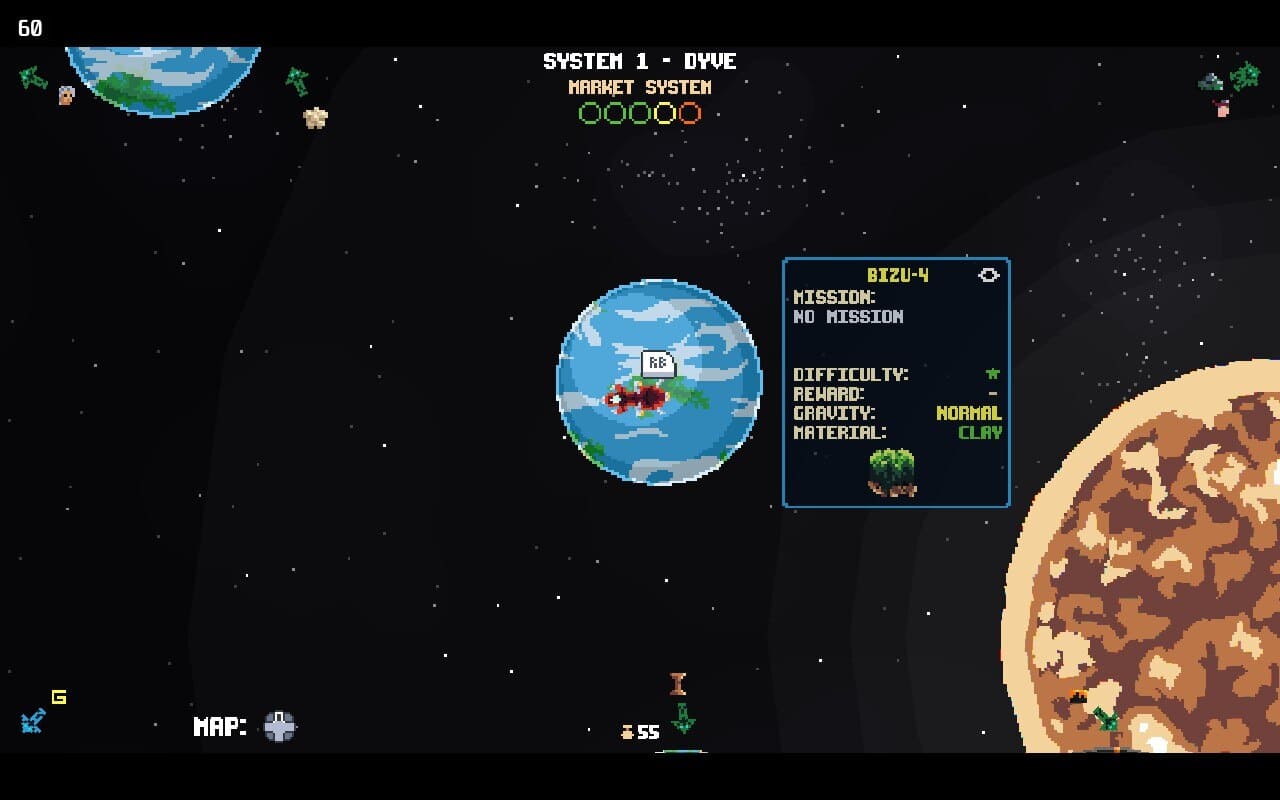The width and height of the screenshot is (1280, 800).
Task: Select the BIZU-4 planet under the ship
Action: 658,440
